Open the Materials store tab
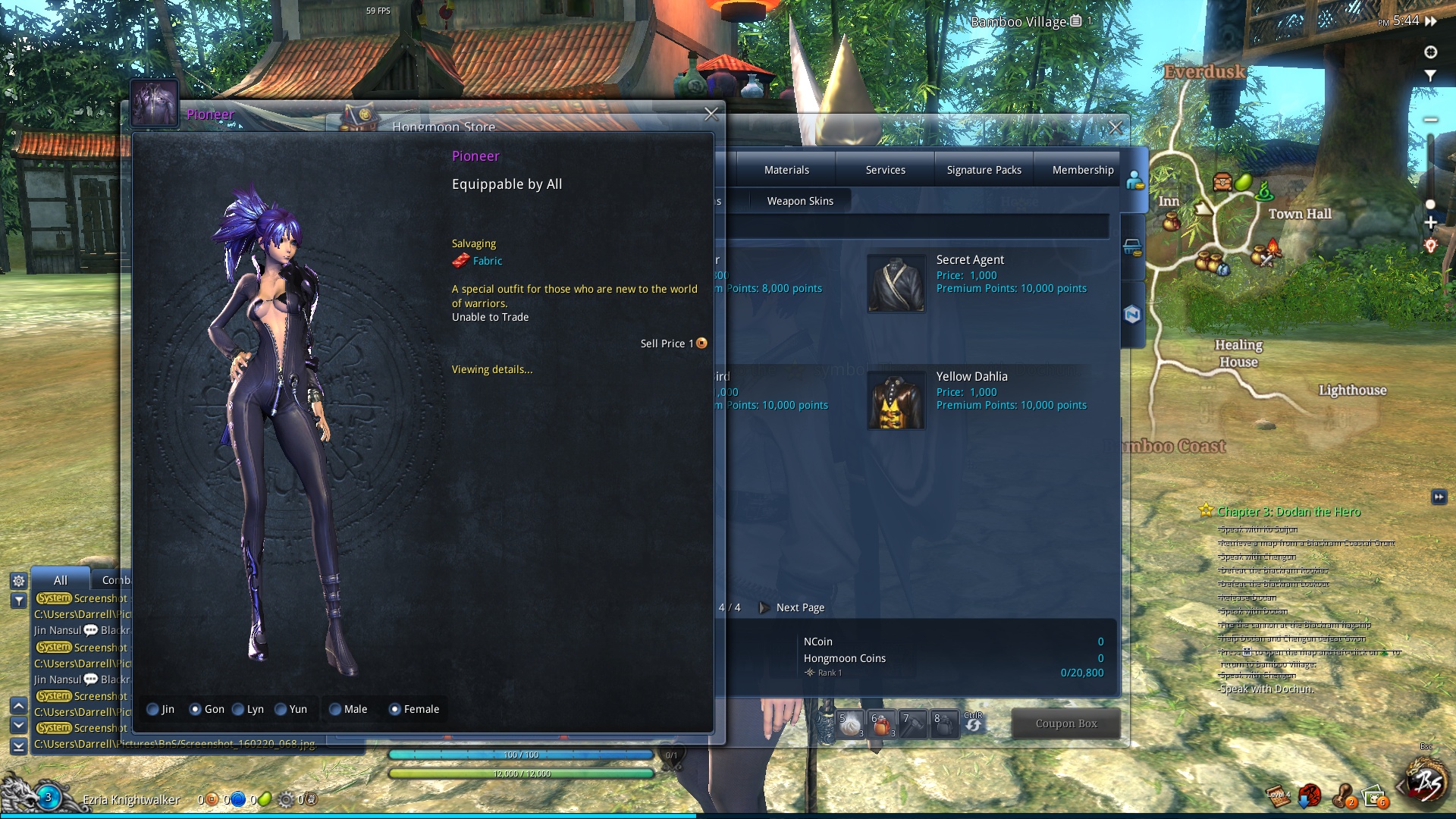 (786, 170)
